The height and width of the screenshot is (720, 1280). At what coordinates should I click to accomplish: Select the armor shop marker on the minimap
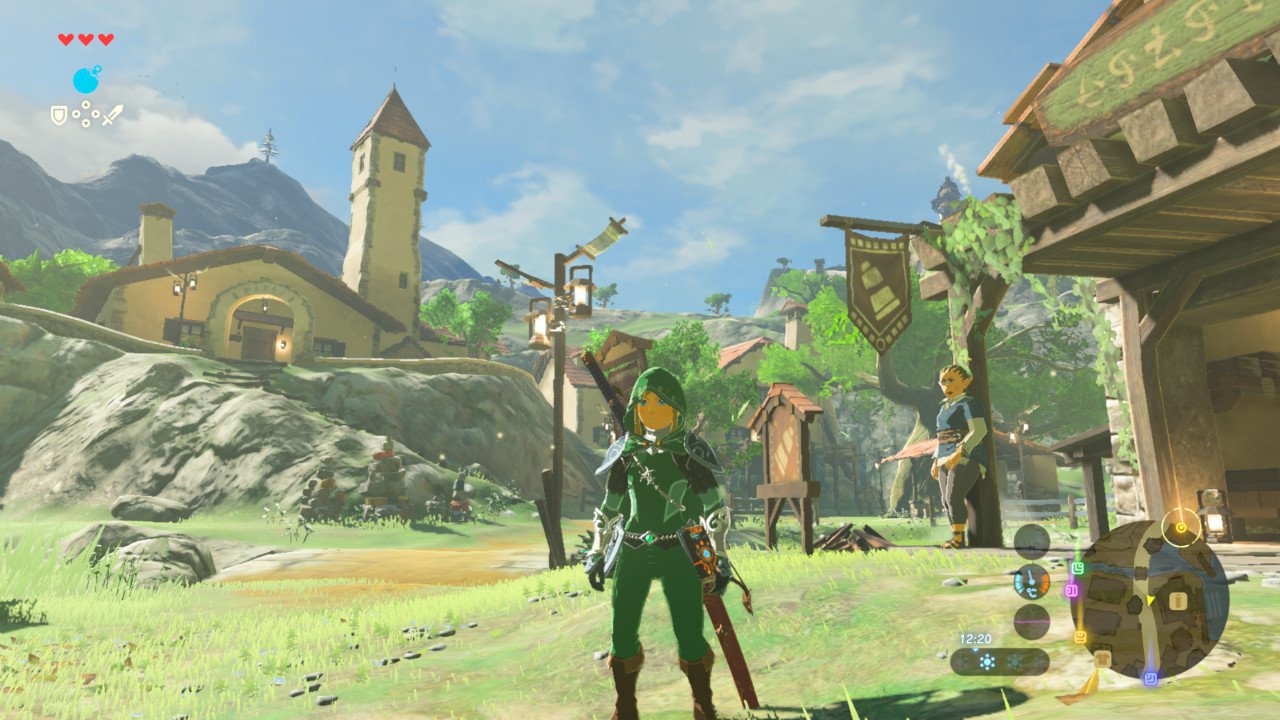[x=1177, y=601]
